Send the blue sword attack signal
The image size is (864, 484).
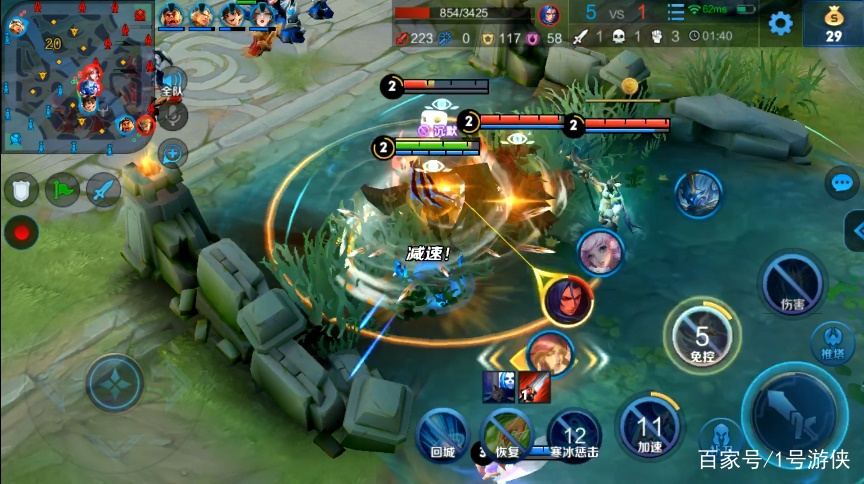pyautogui.click(x=103, y=189)
